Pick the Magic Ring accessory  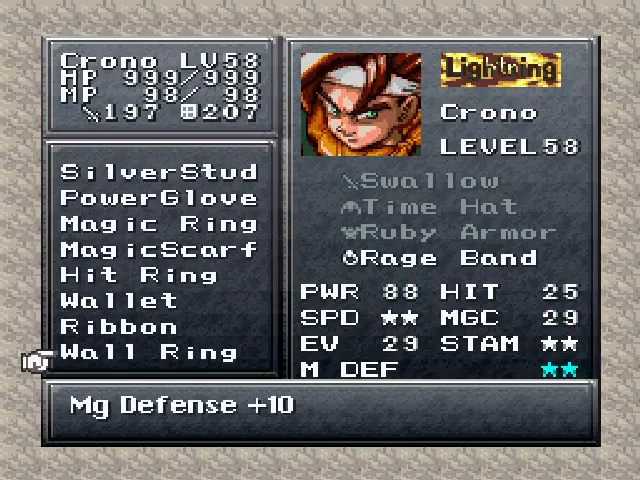tap(159, 224)
